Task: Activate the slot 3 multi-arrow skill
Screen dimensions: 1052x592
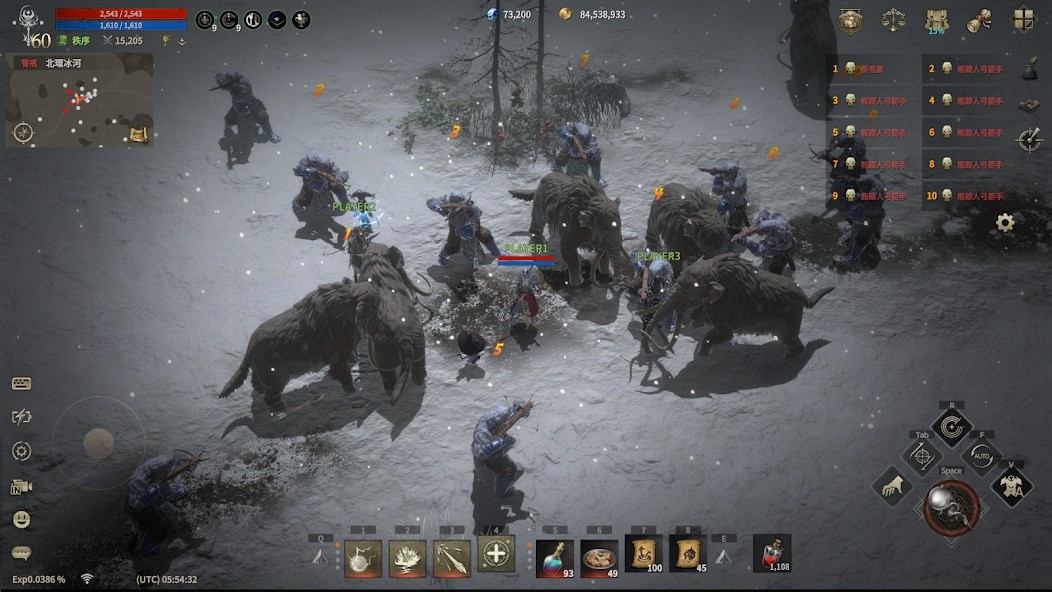Action: coord(451,557)
